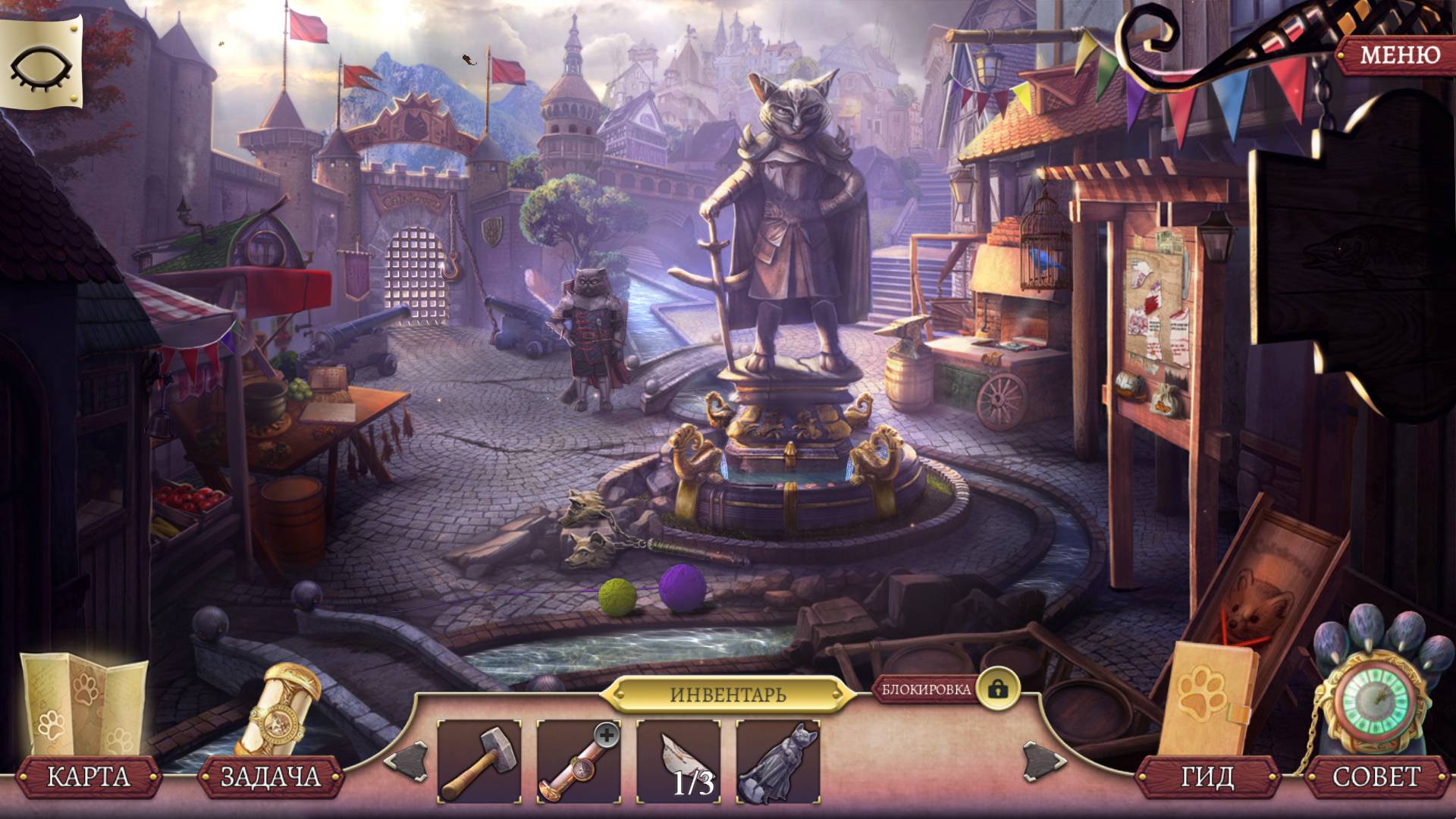Screen dimensions: 1456x819
Task: Open the МЕНЮ button
Action: click(1398, 55)
